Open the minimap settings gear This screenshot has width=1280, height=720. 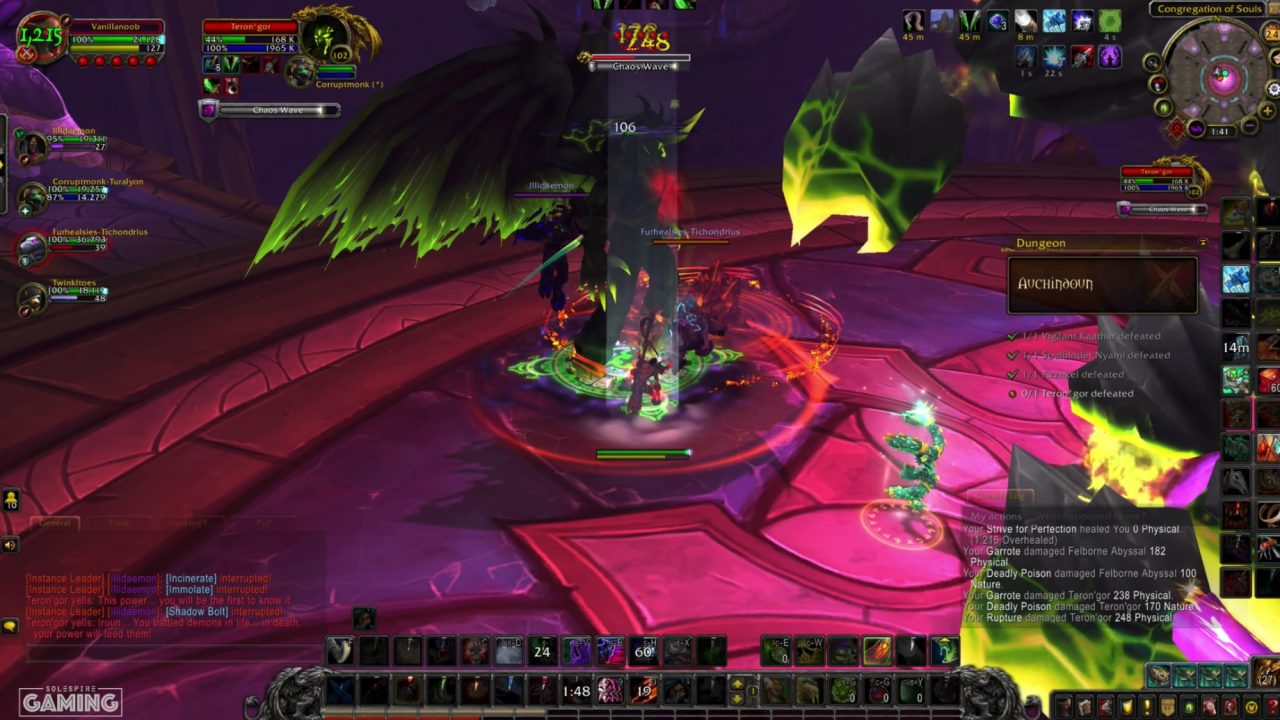(x=1274, y=87)
